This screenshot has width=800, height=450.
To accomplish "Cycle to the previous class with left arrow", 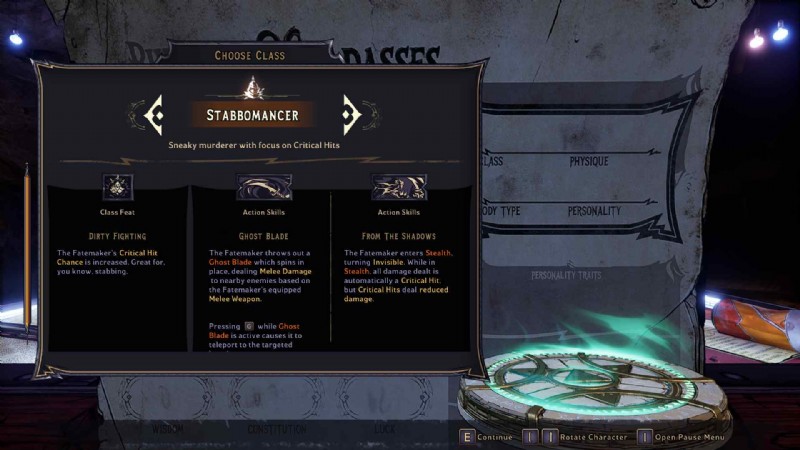I will (x=153, y=115).
